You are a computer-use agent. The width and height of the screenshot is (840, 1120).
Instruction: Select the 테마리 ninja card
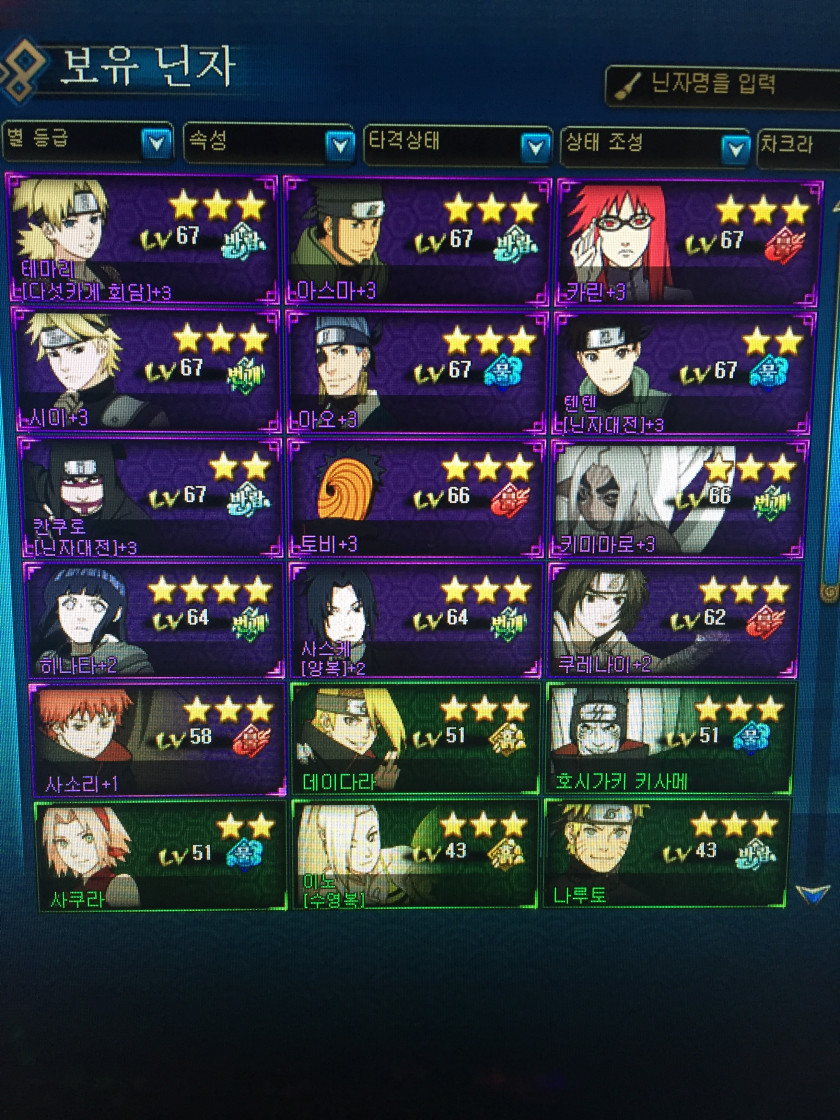pos(142,240)
